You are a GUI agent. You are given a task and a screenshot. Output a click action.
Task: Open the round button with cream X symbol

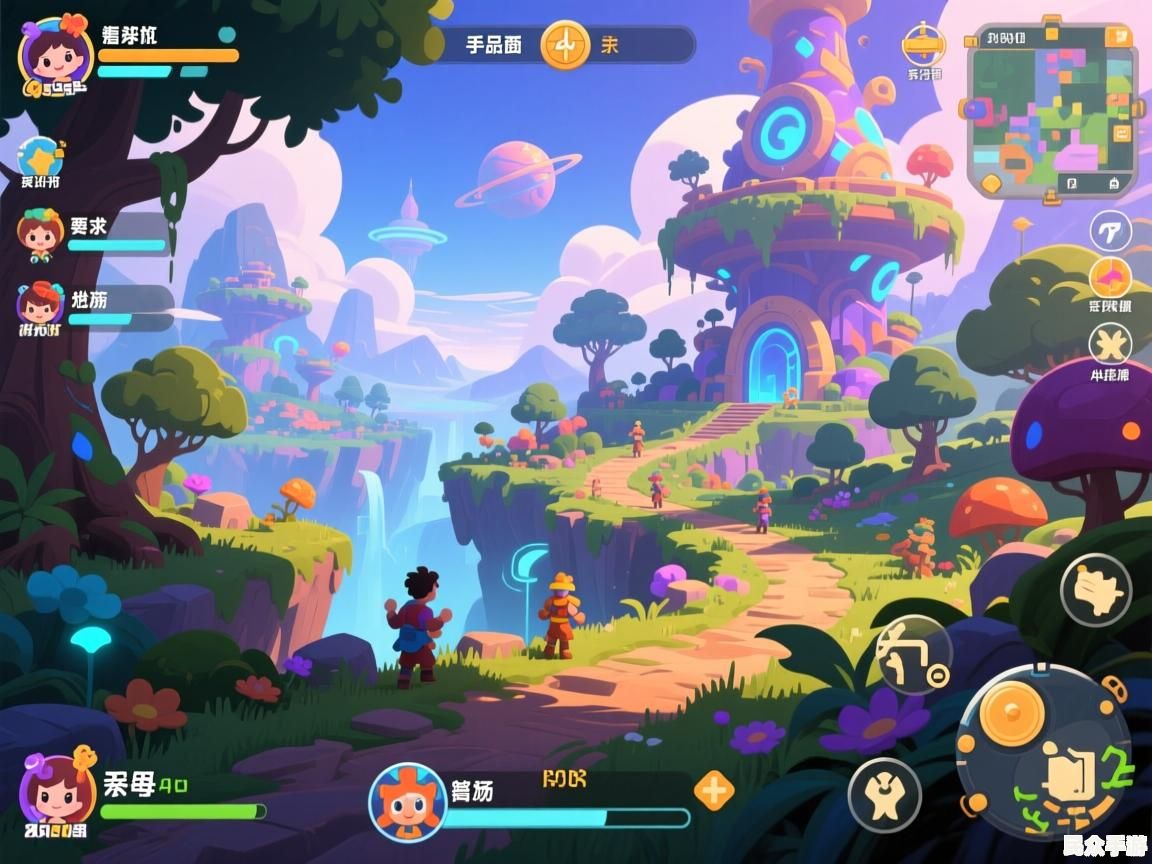1110,344
